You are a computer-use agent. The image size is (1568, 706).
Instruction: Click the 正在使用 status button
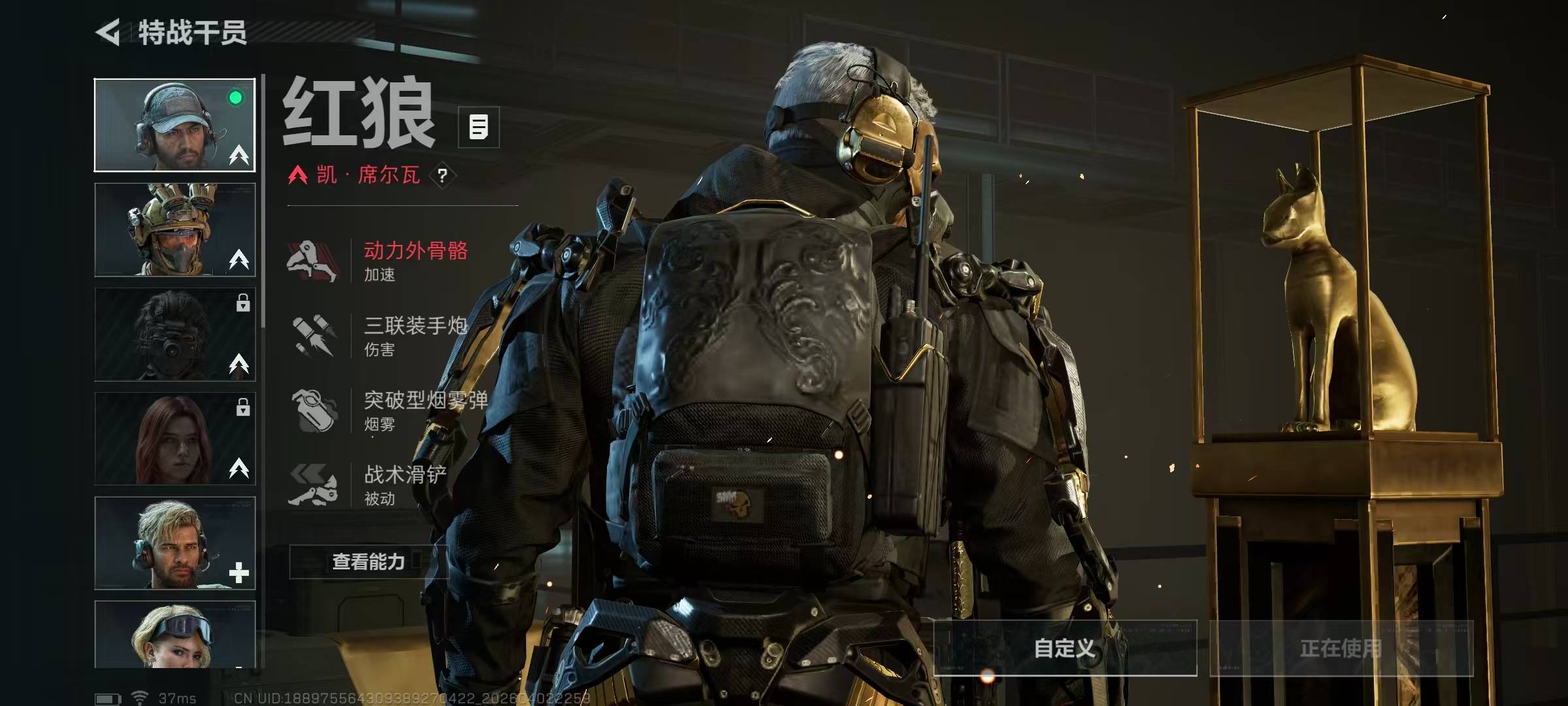(1341, 648)
